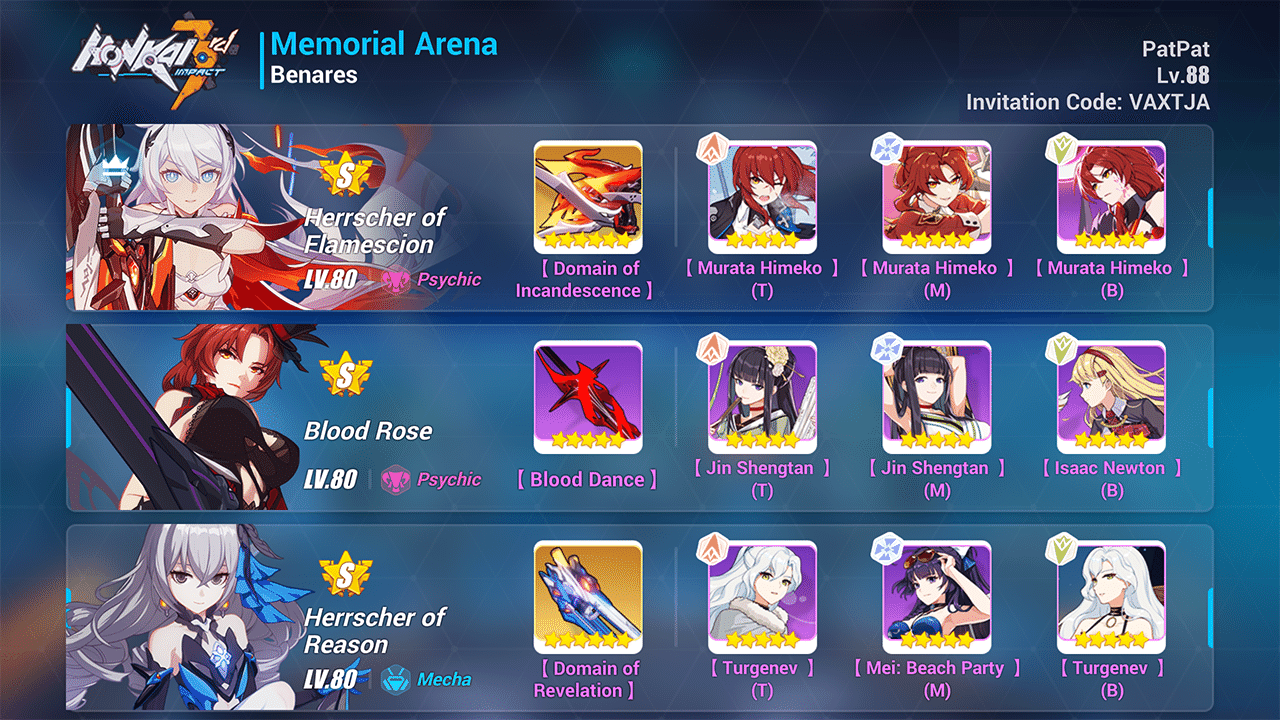This screenshot has height=720, width=1280.
Task: Select the Domain of Incandescence weapon icon
Action: click(588, 197)
